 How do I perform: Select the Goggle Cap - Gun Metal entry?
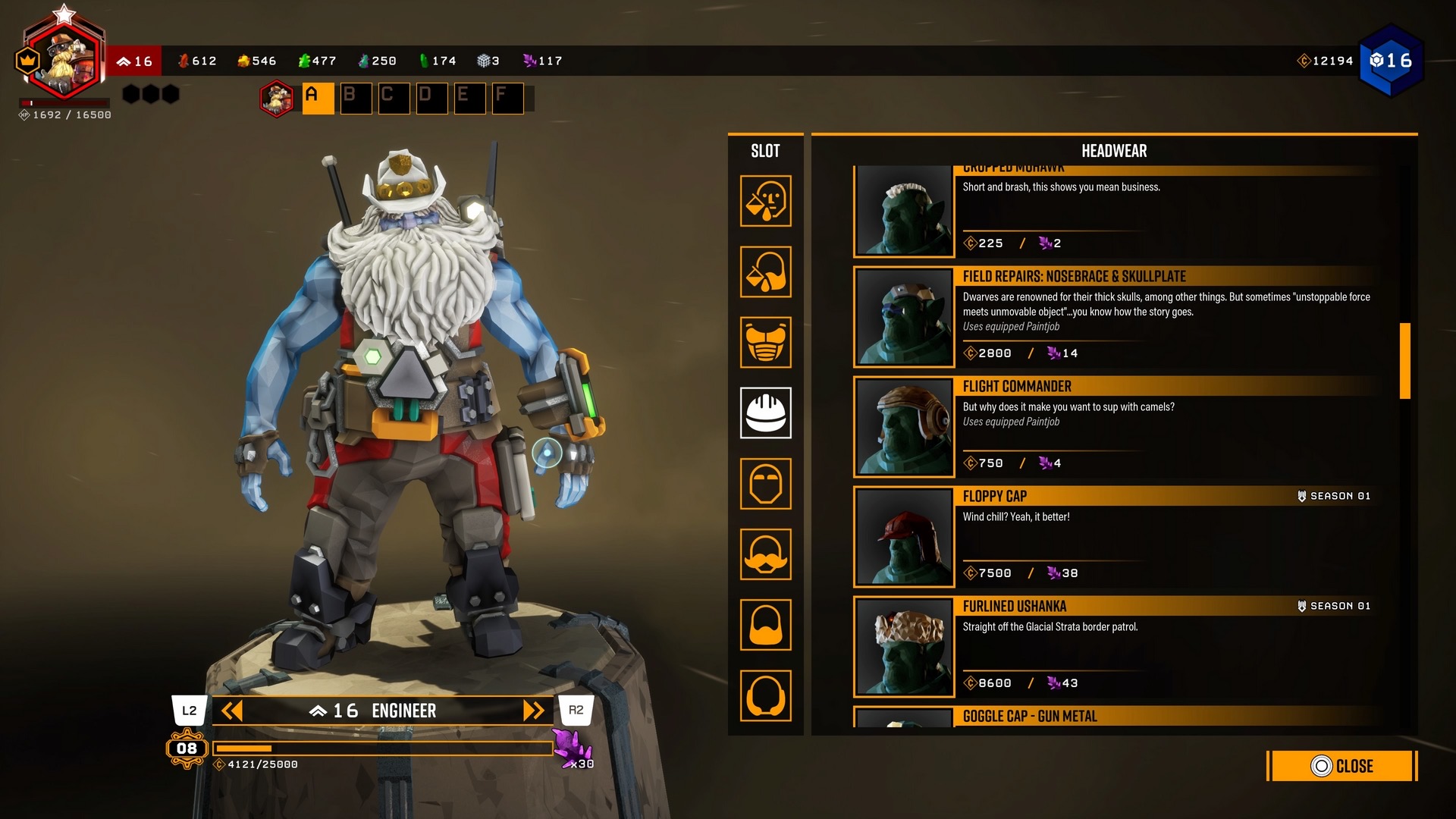point(1115,717)
